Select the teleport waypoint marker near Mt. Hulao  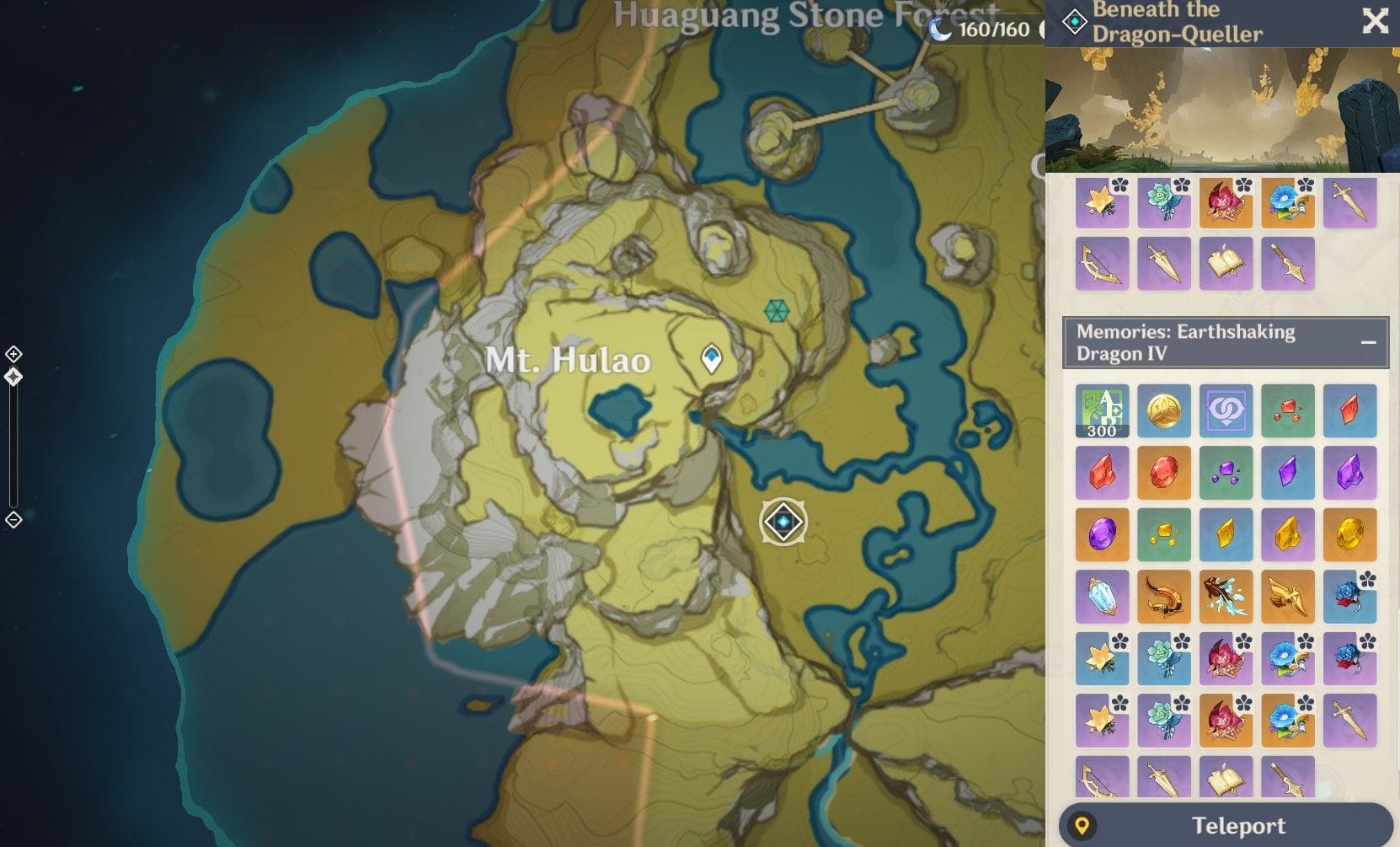click(712, 359)
